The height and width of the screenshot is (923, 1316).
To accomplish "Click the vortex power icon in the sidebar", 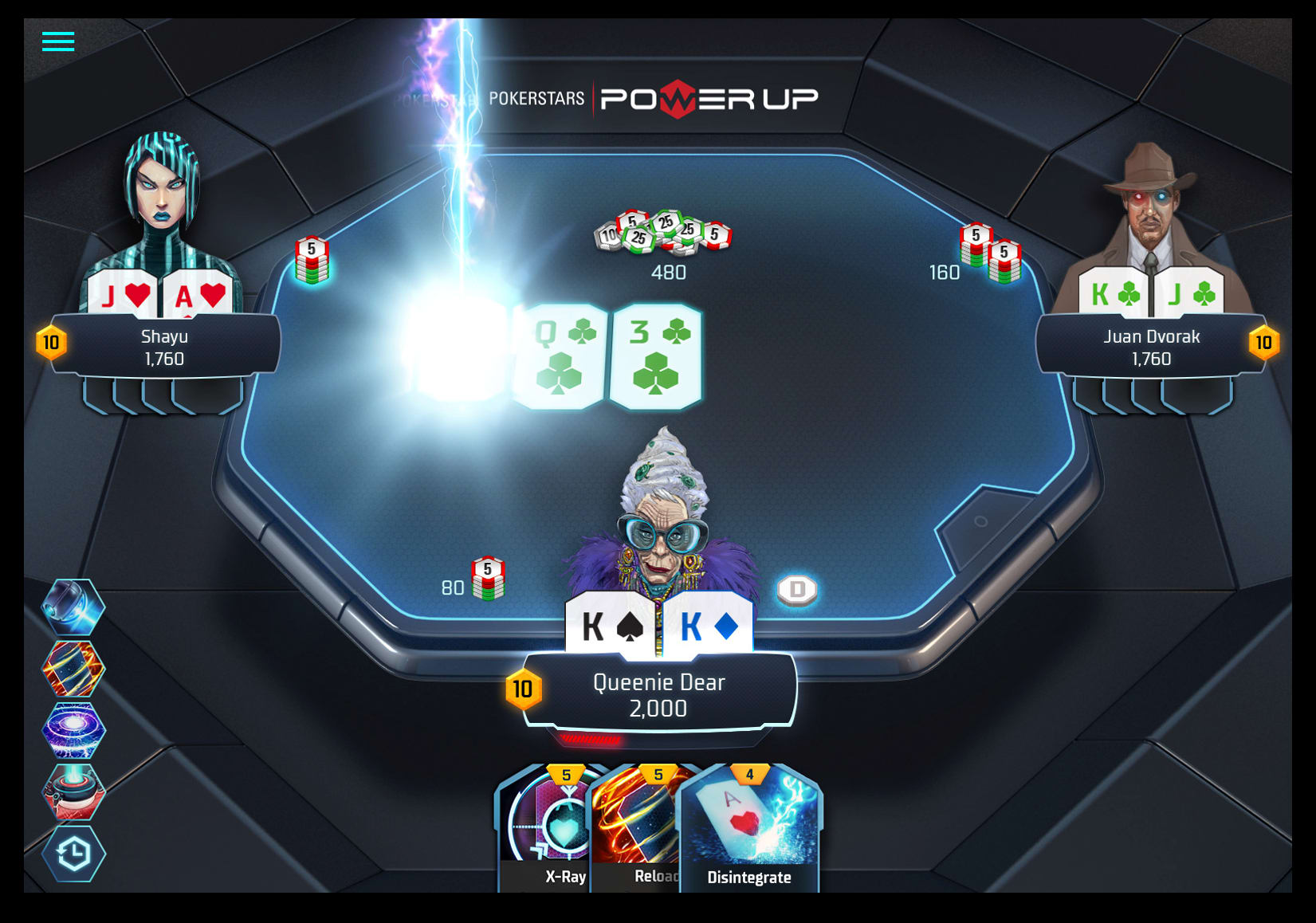I will click(73, 731).
